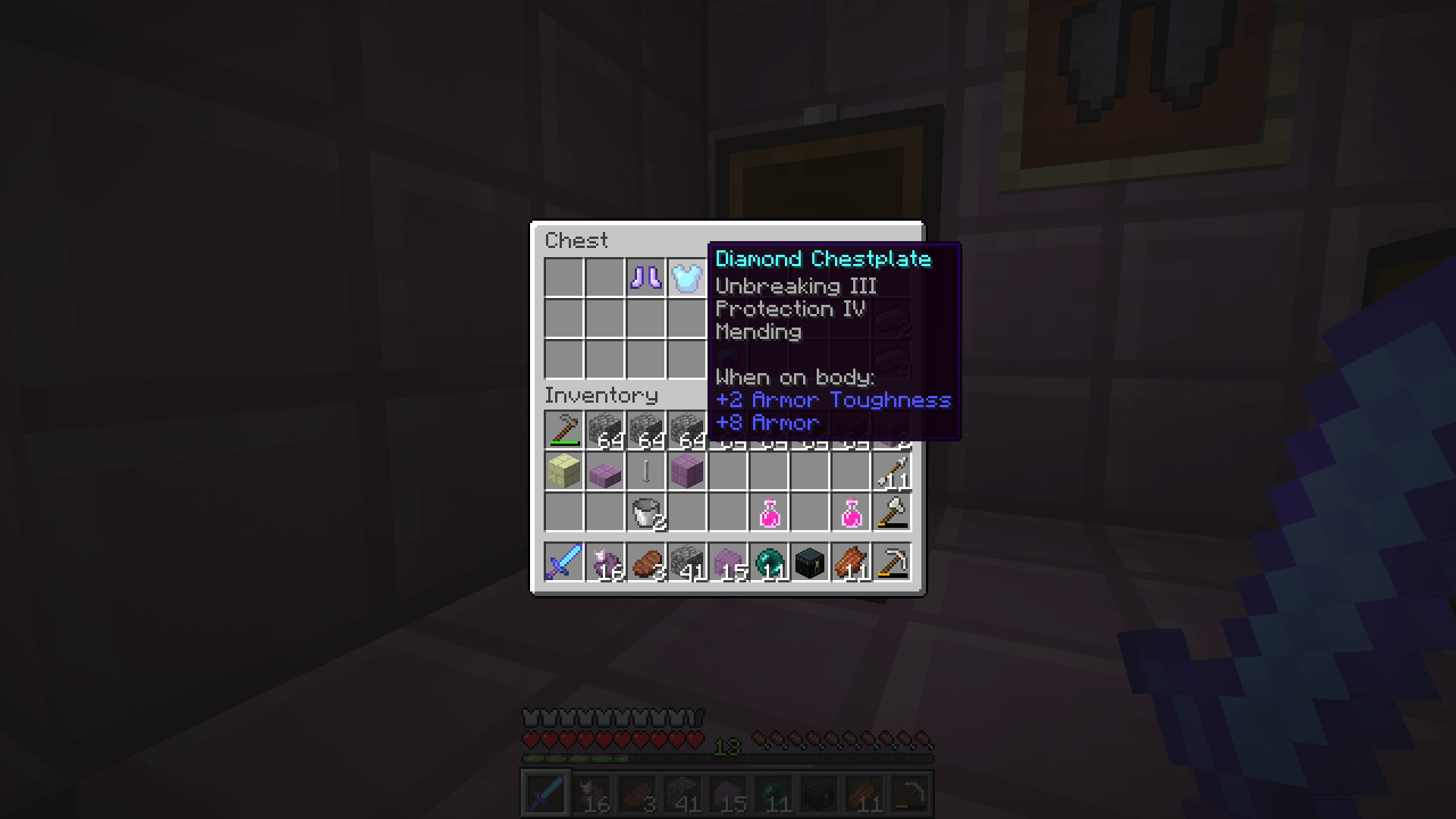The image size is (1456, 819).
Task: Select the stack of 11 arrows
Action: (x=893, y=471)
